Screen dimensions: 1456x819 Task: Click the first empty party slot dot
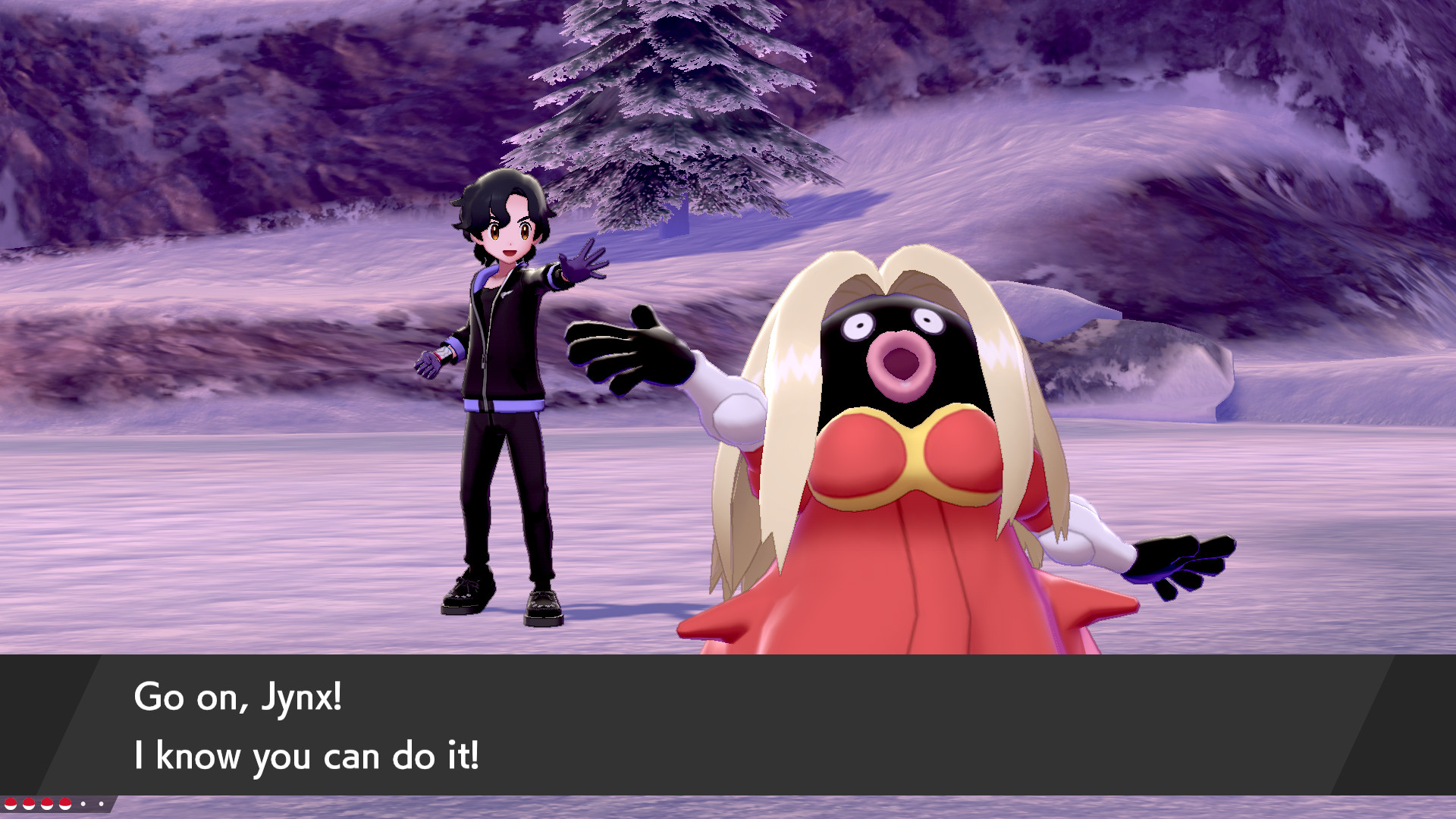tap(83, 804)
